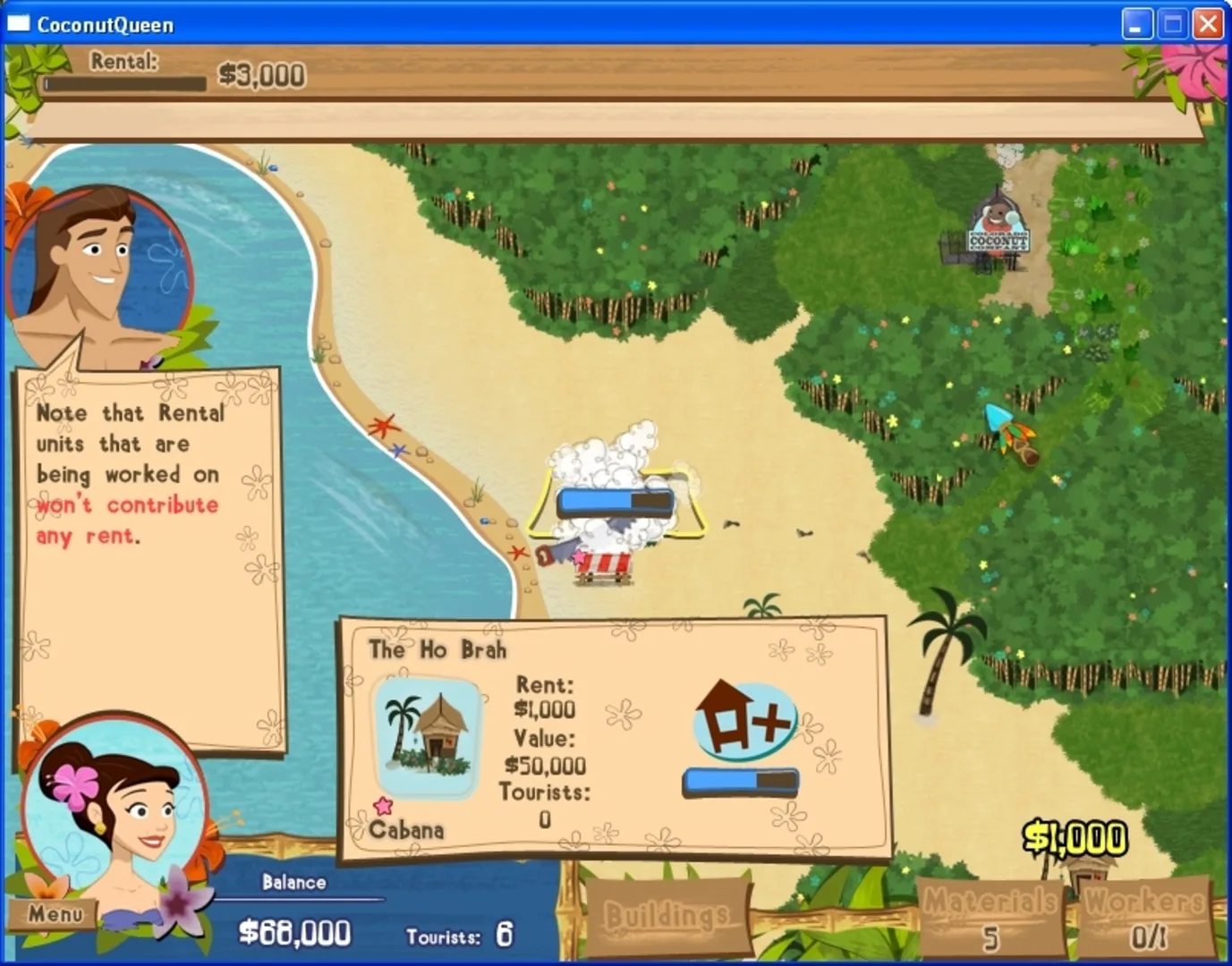Click the Rental progress bar at top
This screenshot has width=1232, height=966.
point(125,82)
